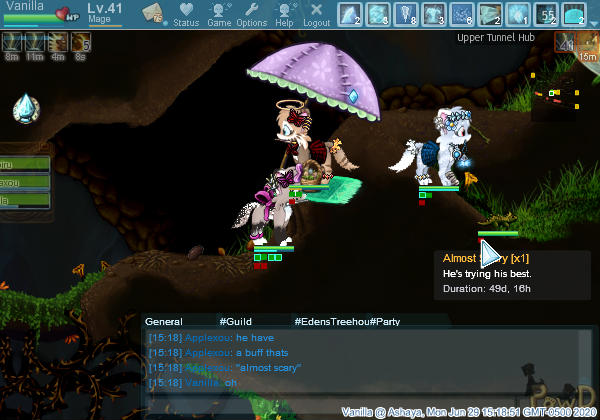Viewport: 600px width, 420px height.
Task: Open the Game menu
Action: [219, 14]
